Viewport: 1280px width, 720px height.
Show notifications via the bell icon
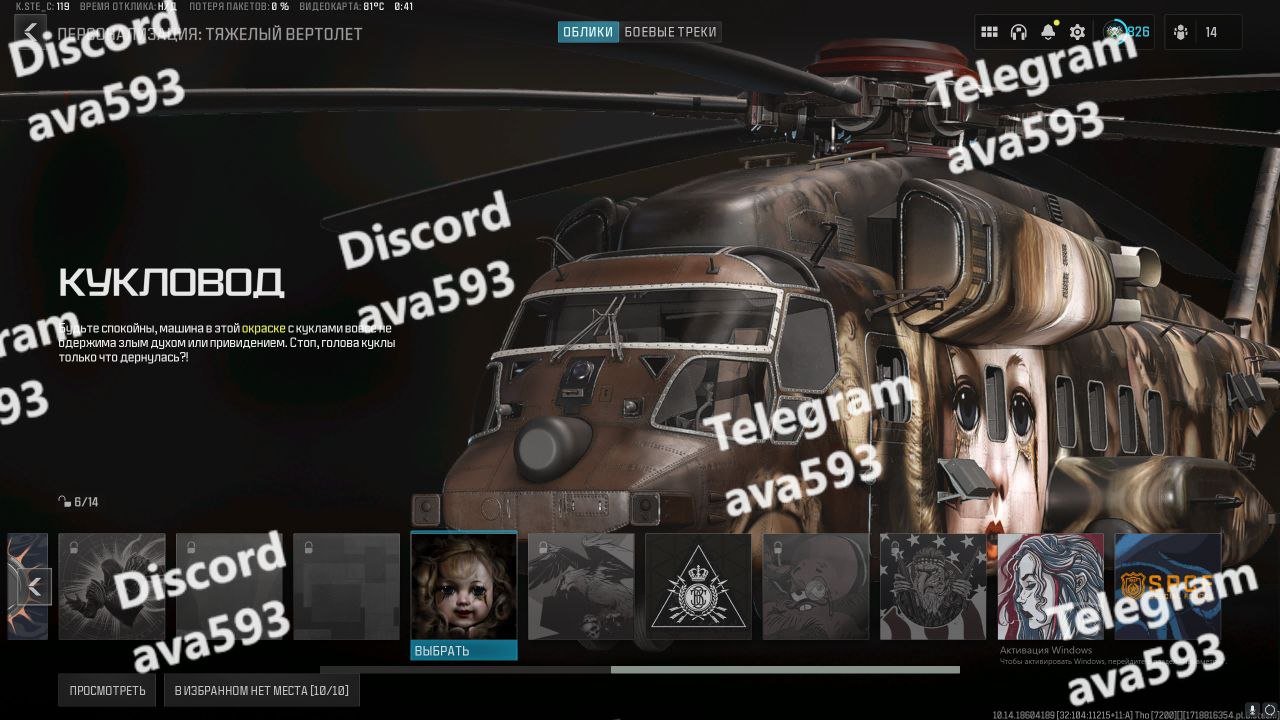click(1047, 32)
